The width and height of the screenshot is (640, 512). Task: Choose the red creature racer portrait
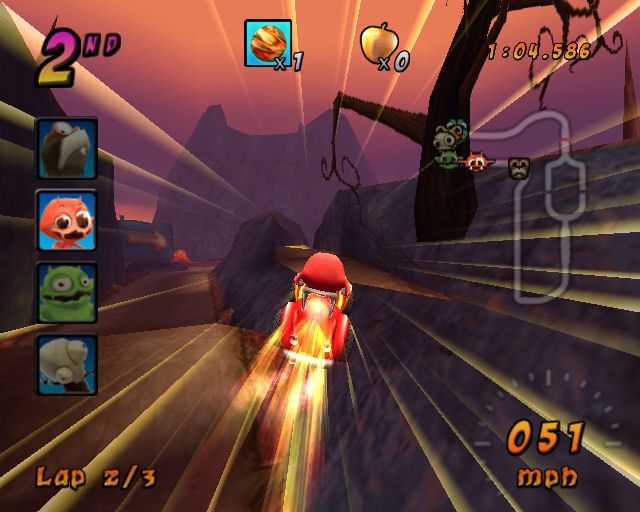click(x=67, y=220)
